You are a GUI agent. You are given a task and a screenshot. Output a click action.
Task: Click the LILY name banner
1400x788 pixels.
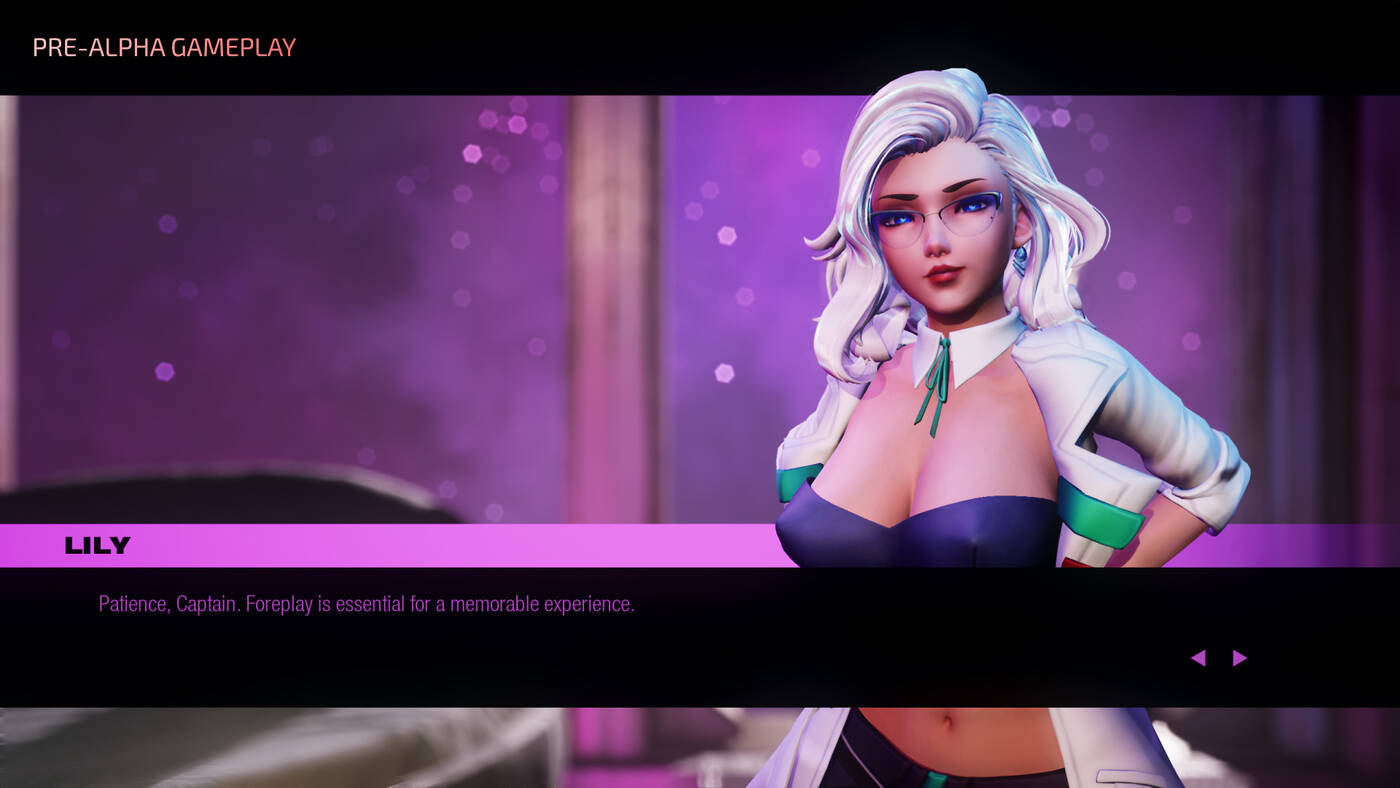tap(97, 544)
